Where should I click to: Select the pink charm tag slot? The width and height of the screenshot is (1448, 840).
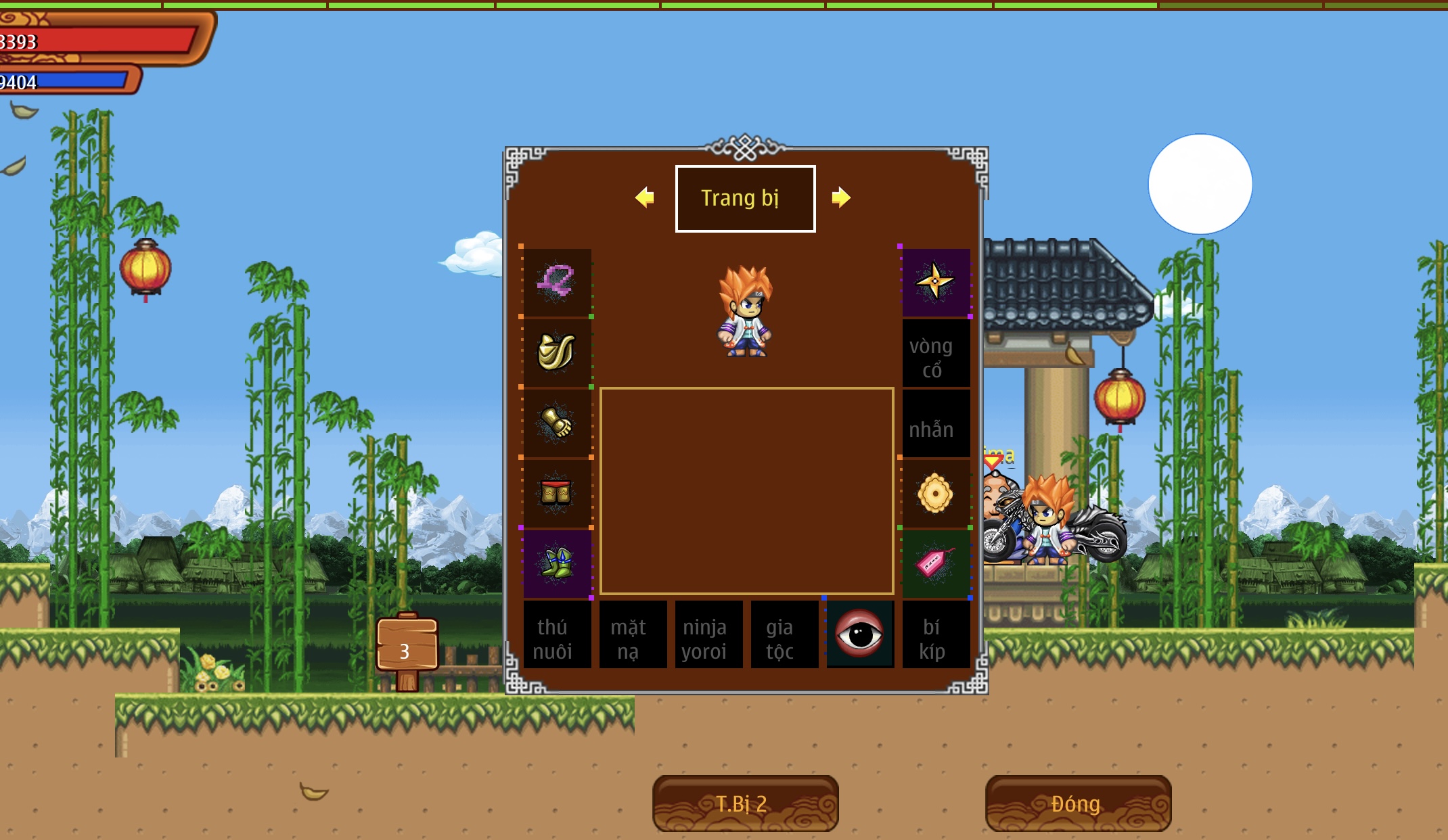click(x=936, y=563)
